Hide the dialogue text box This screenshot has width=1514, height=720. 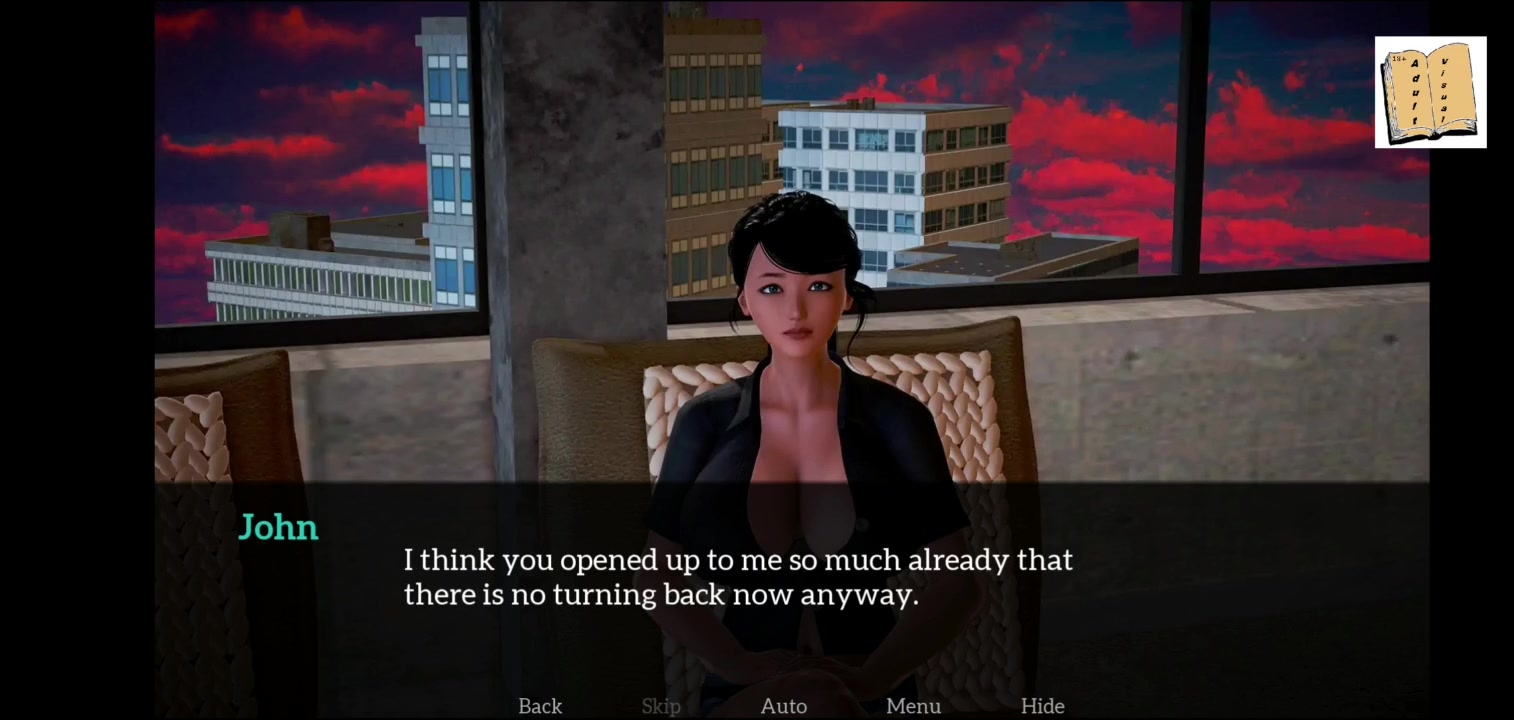click(1042, 706)
